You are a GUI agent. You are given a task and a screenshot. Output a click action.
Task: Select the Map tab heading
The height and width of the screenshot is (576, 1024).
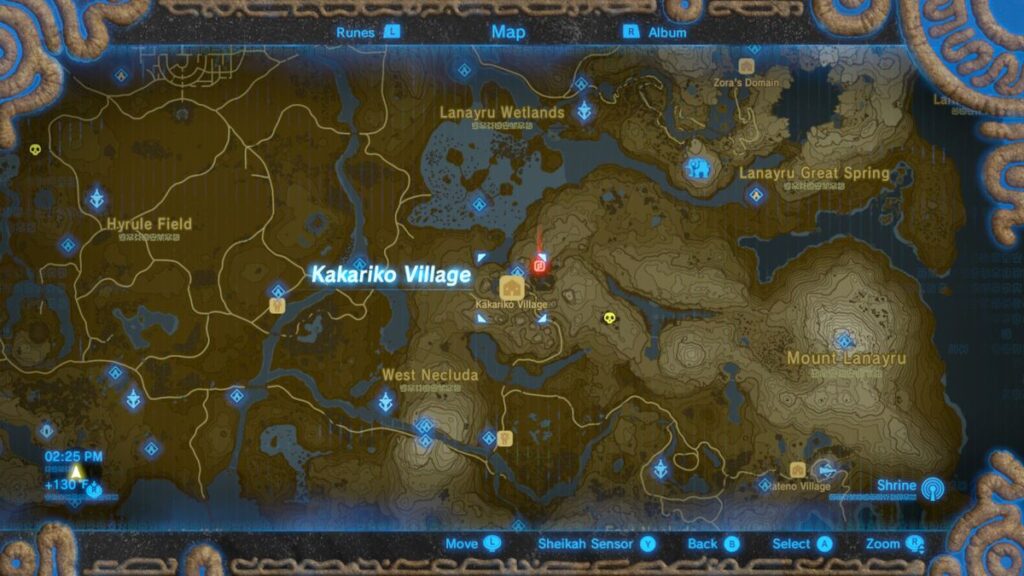click(508, 32)
